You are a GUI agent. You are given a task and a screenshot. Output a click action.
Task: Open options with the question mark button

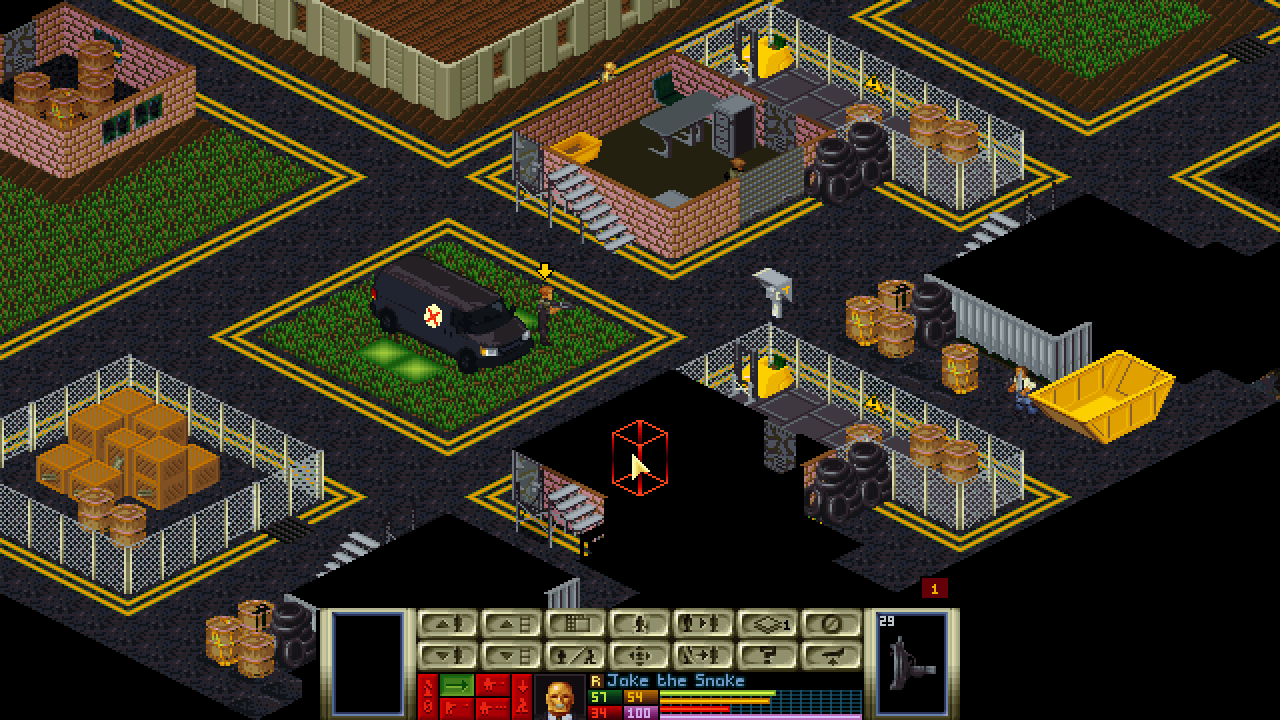pyautogui.click(x=767, y=656)
